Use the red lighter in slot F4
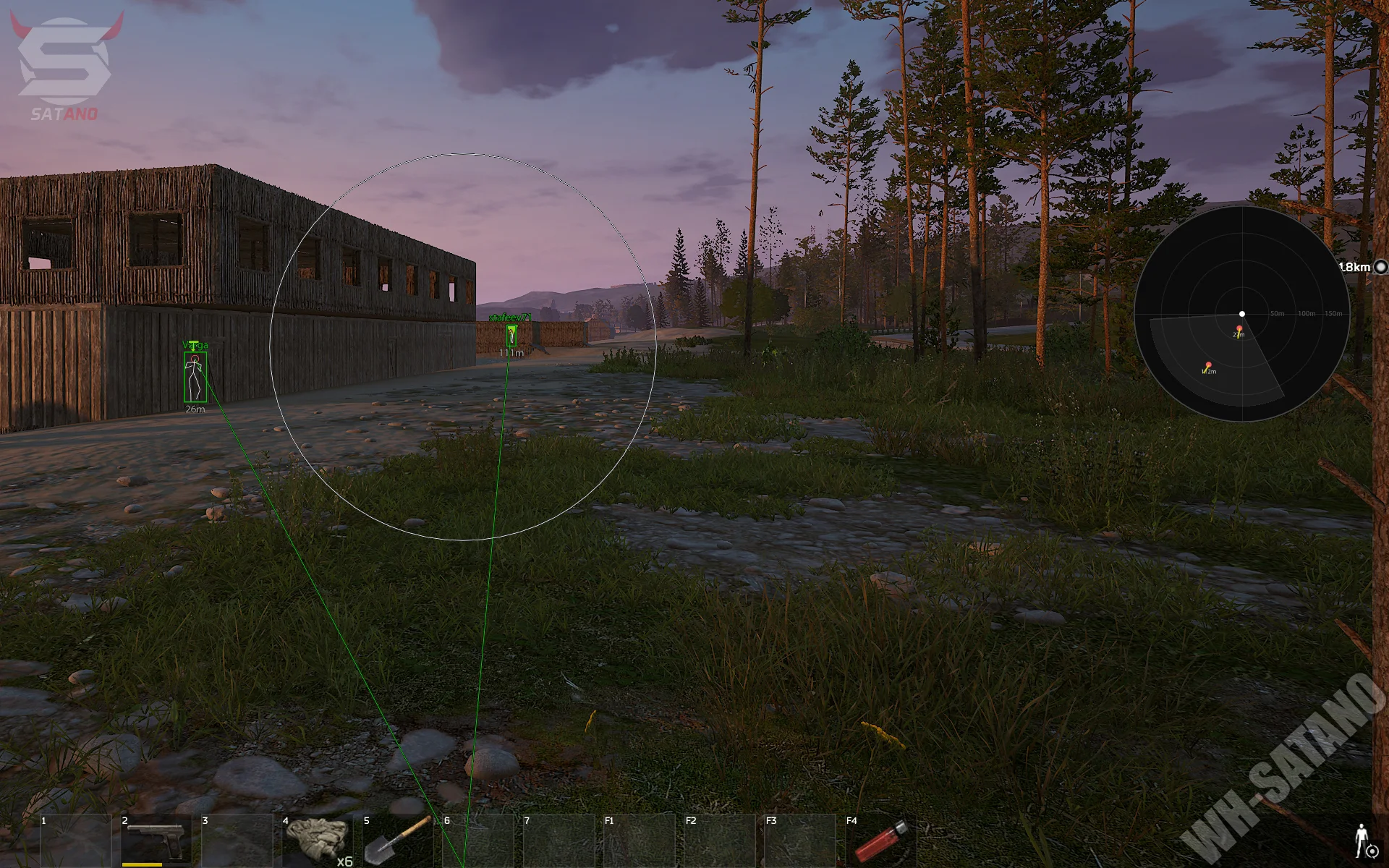Viewport: 1389px width, 868px height. tap(880, 842)
